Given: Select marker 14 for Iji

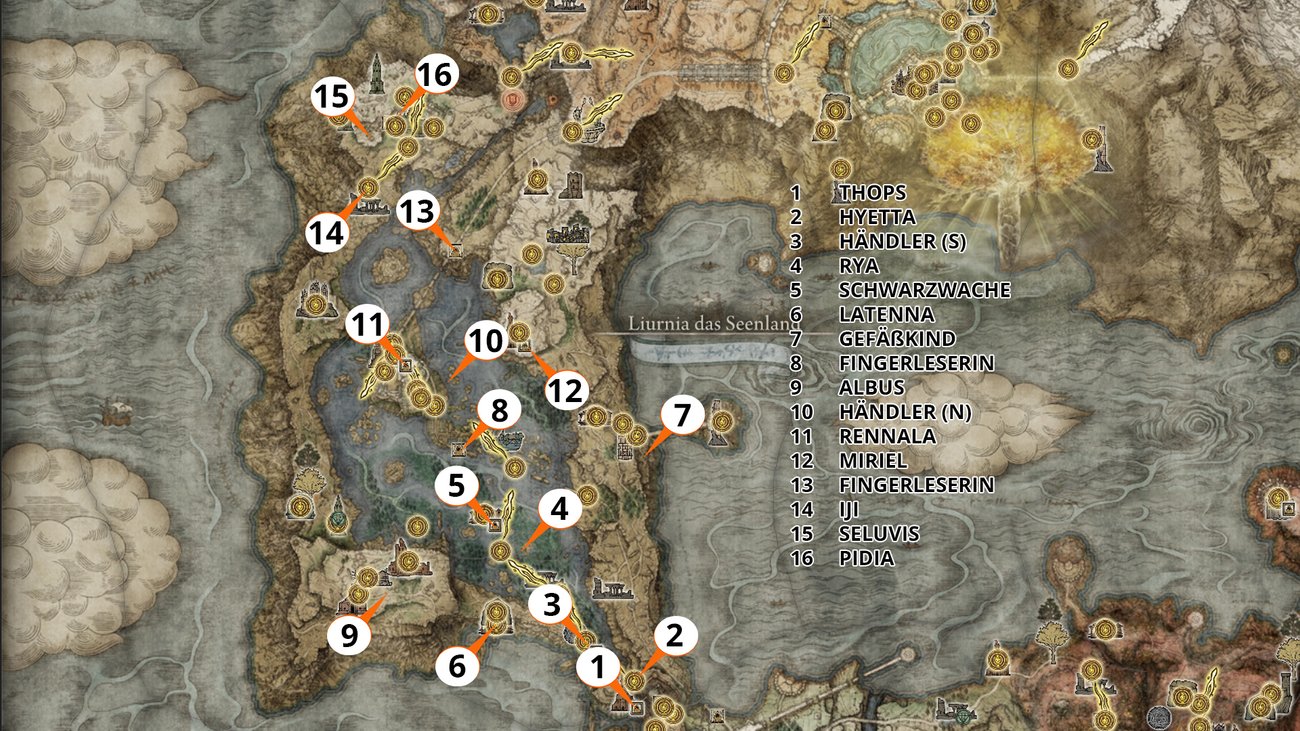Looking at the screenshot, I should pos(325,233).
